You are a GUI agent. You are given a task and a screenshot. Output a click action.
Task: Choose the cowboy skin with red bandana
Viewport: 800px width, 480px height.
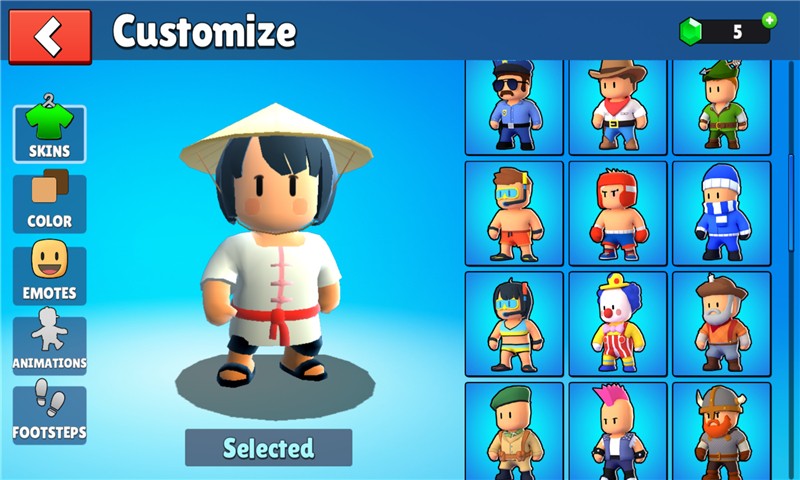[618, 105]
